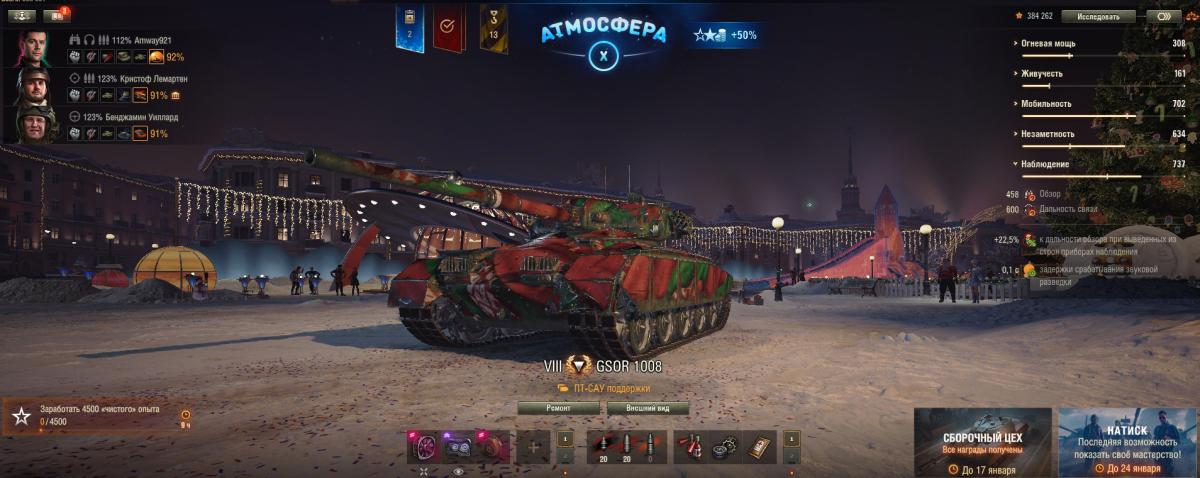Open the red checkmark missions flag
Image resolution: width=1200 pixels, height=478 pixels.
pos(449,28)
